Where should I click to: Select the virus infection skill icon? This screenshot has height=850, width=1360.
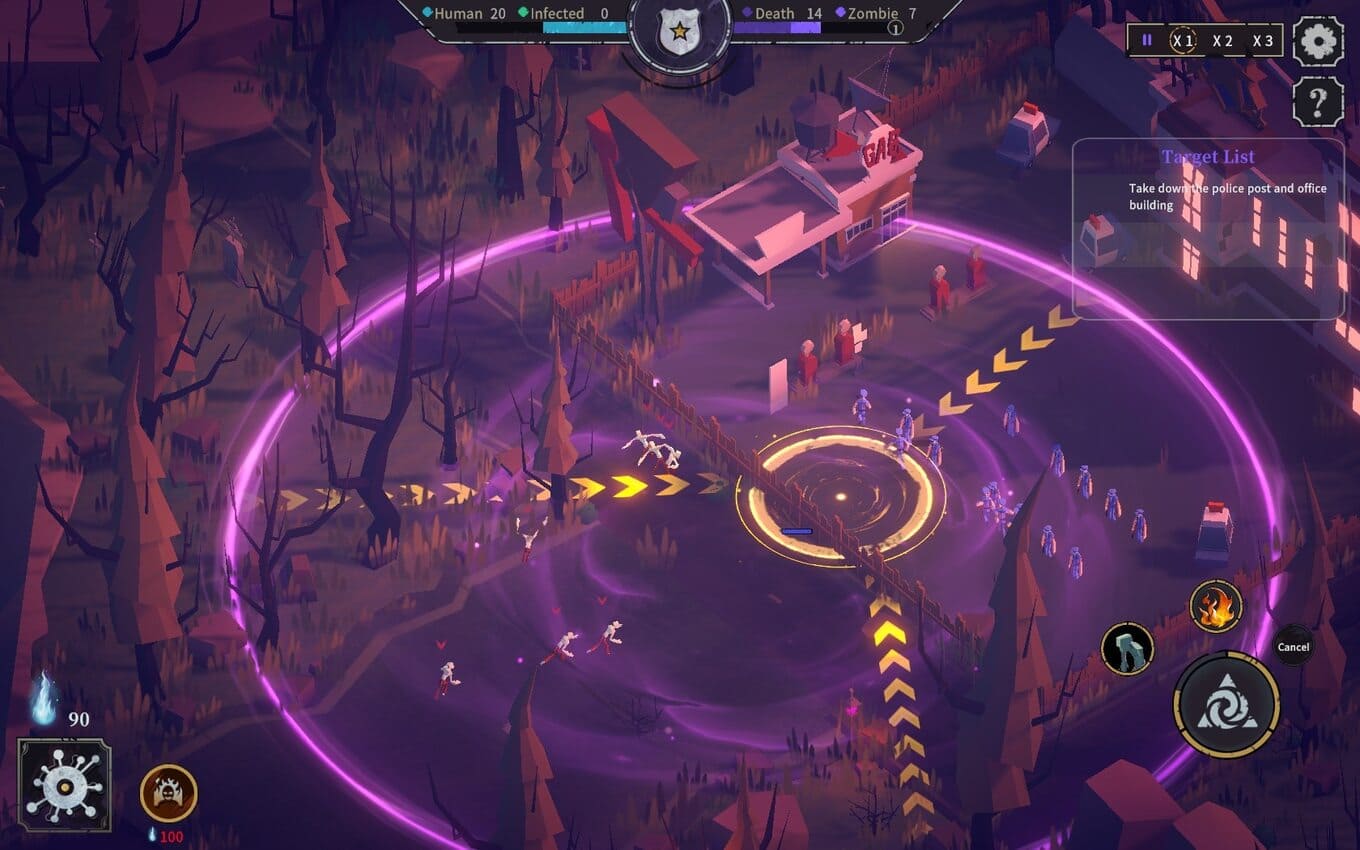64,785
